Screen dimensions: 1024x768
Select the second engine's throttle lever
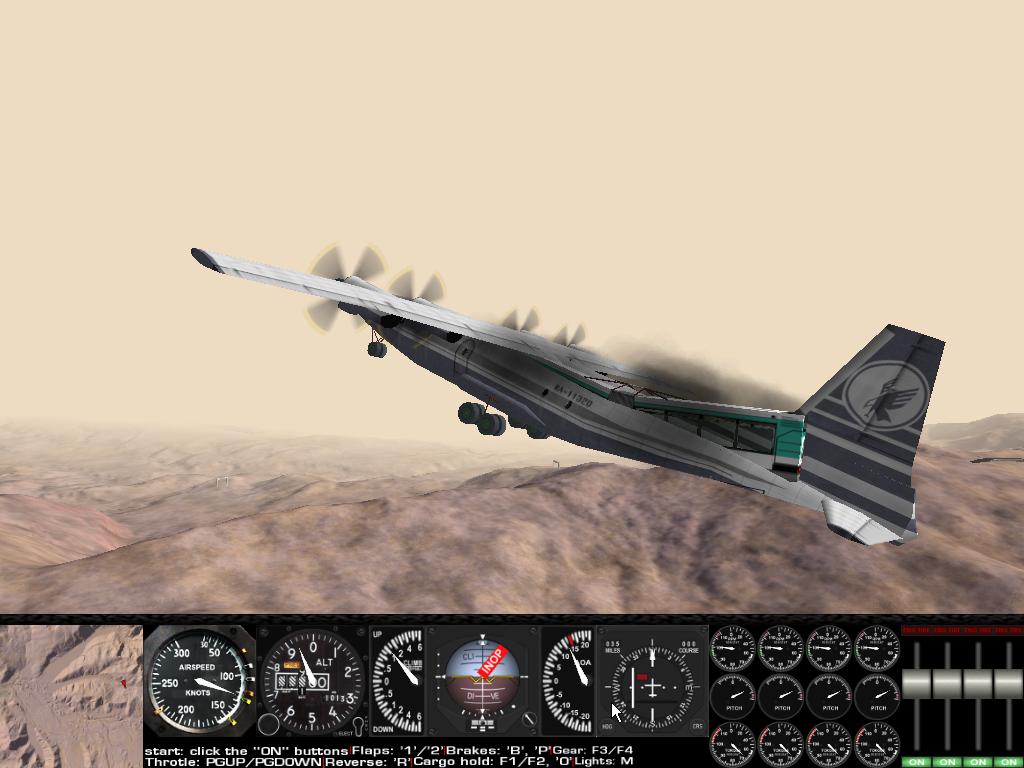[947, 684]
